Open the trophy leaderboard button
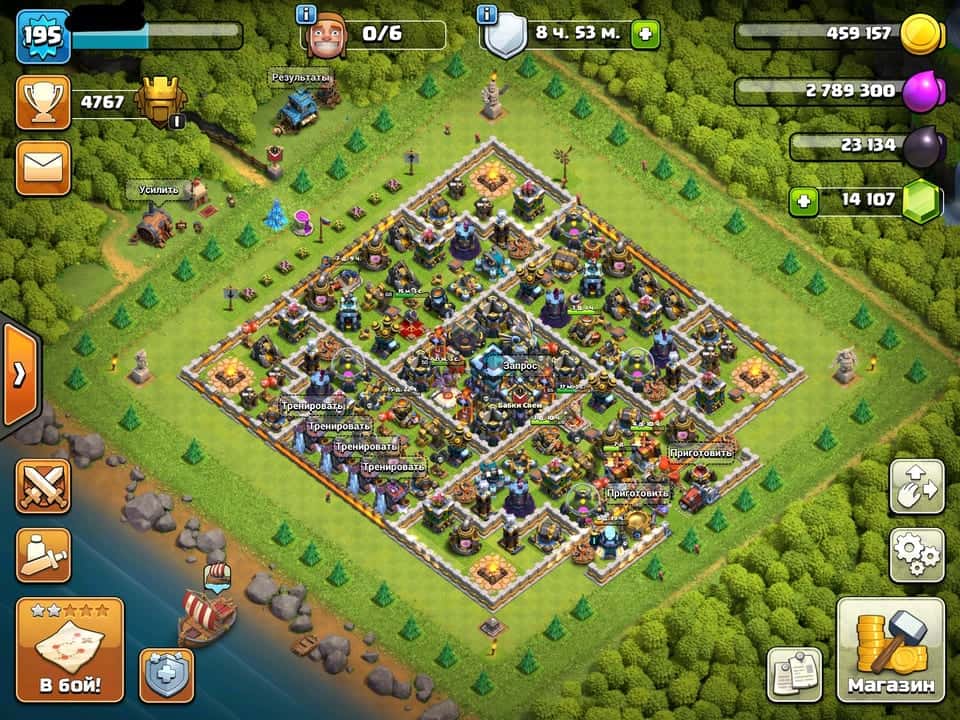The height and width of the screenshot is (720, 960). tap(43, 103)
